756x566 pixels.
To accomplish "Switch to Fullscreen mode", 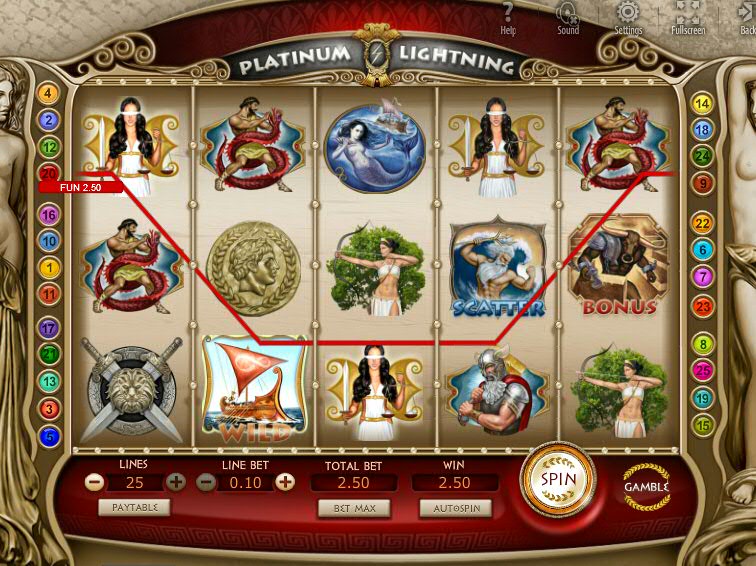I will [687, 18].
